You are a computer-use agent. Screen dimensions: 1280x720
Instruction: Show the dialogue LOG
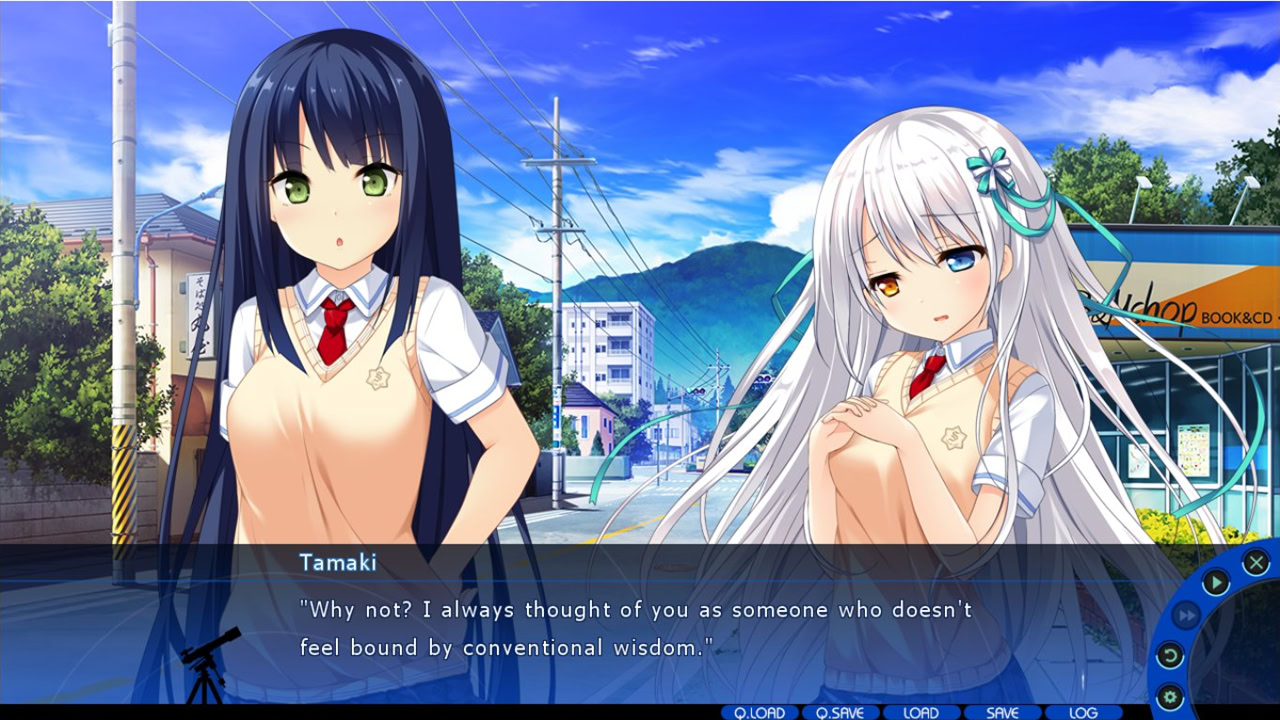coord(1083,713)
